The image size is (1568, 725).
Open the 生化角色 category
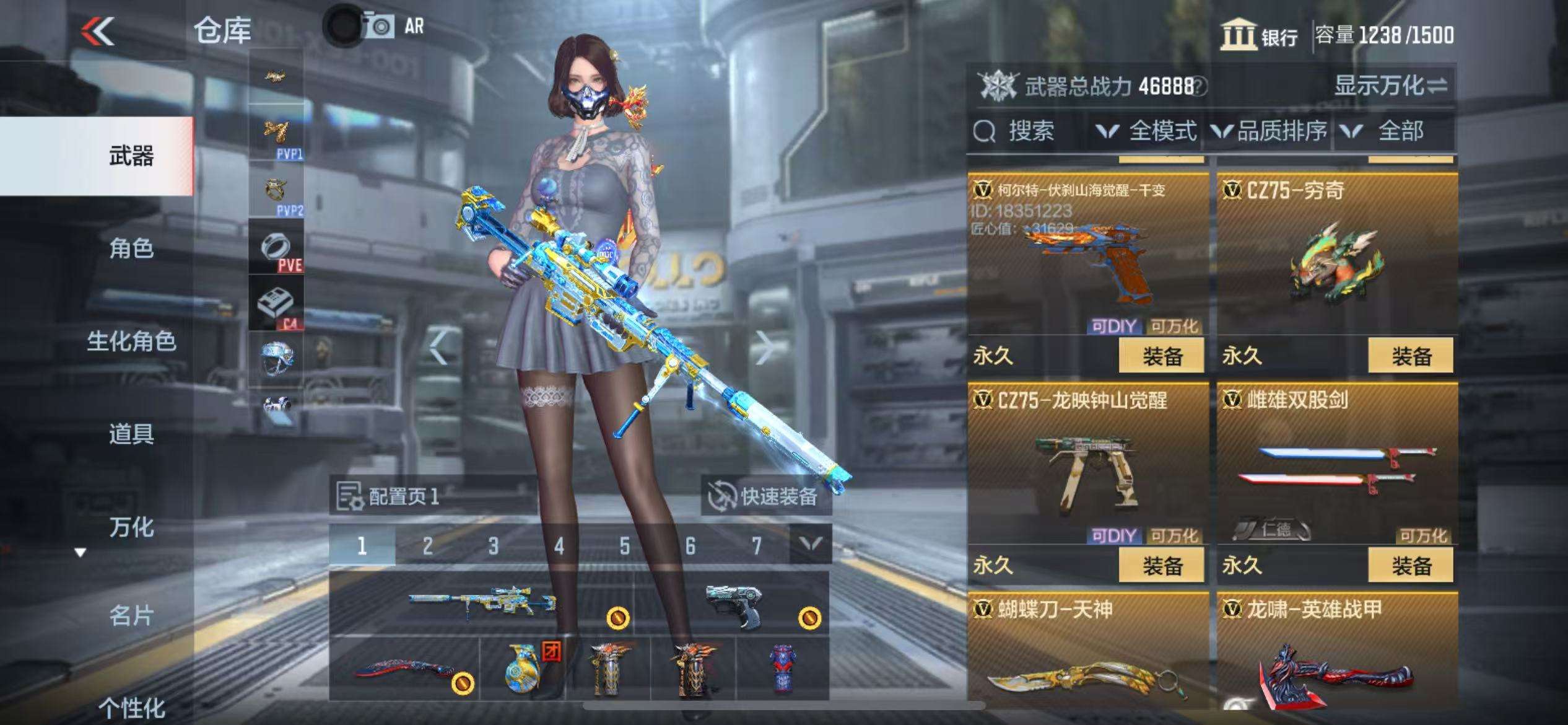click(131, 341)
